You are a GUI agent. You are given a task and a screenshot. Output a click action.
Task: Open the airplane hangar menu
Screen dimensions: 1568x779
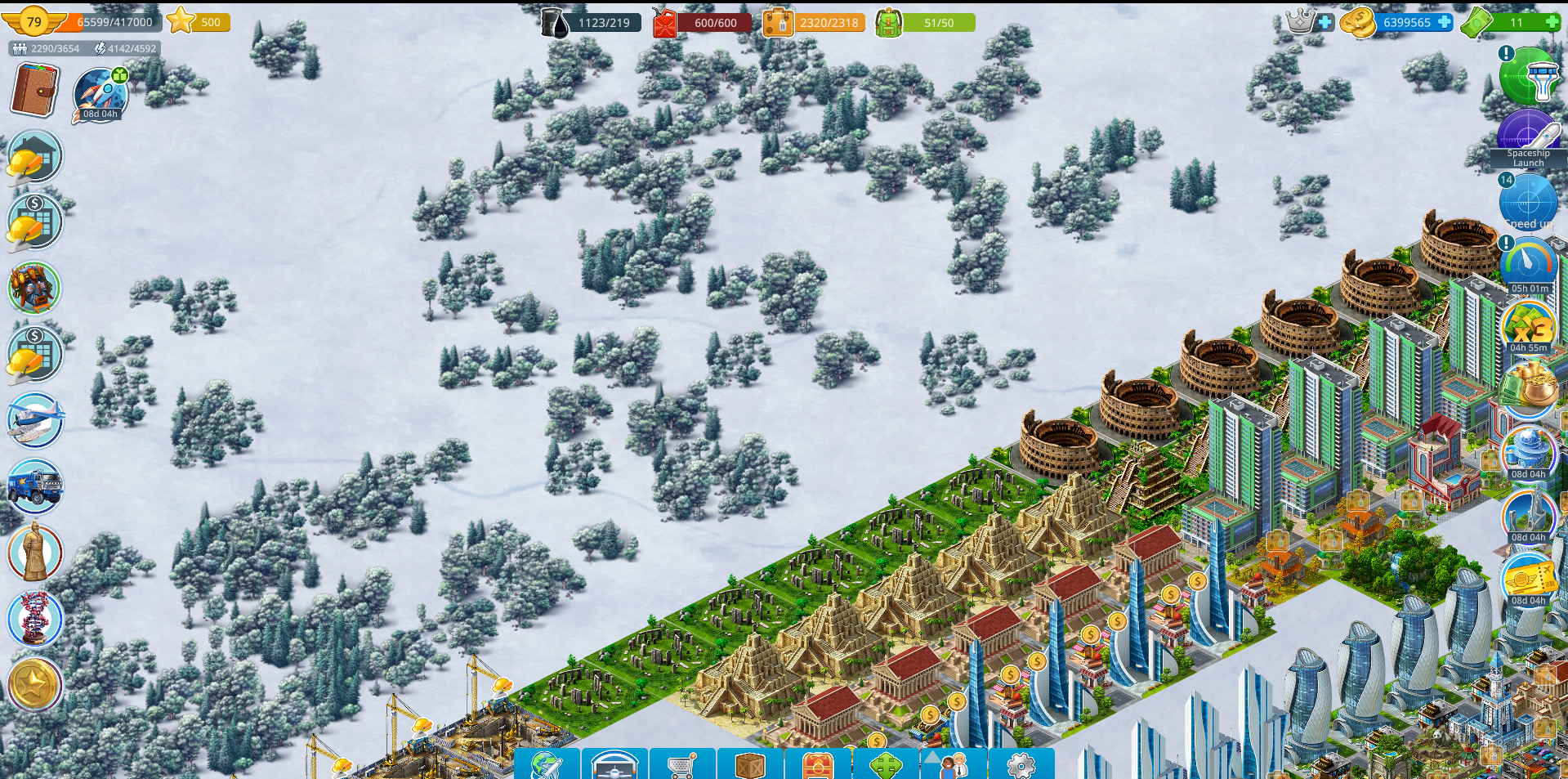(614, 765)
